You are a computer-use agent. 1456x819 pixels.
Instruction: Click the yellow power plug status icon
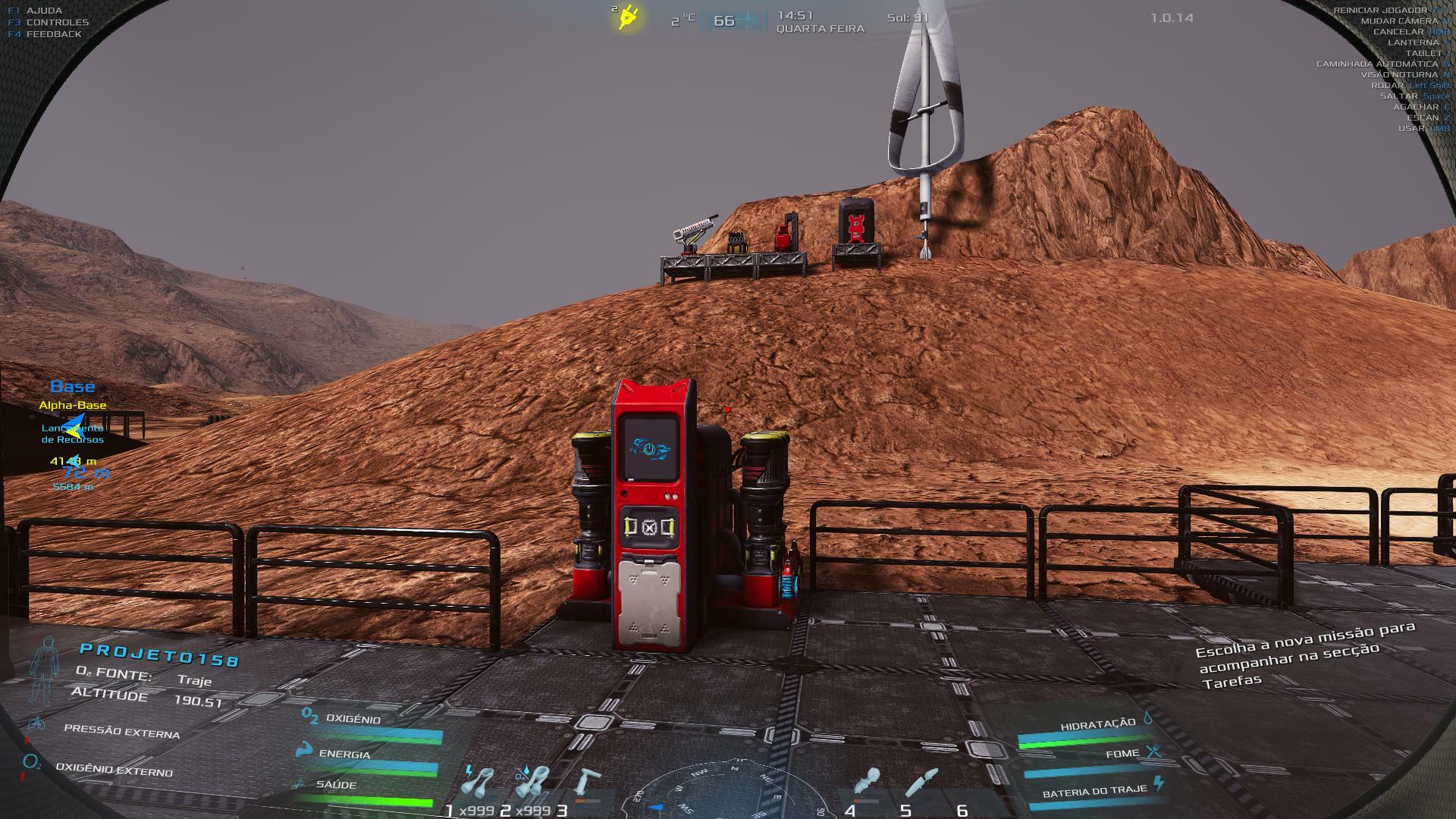pos(628,17)
